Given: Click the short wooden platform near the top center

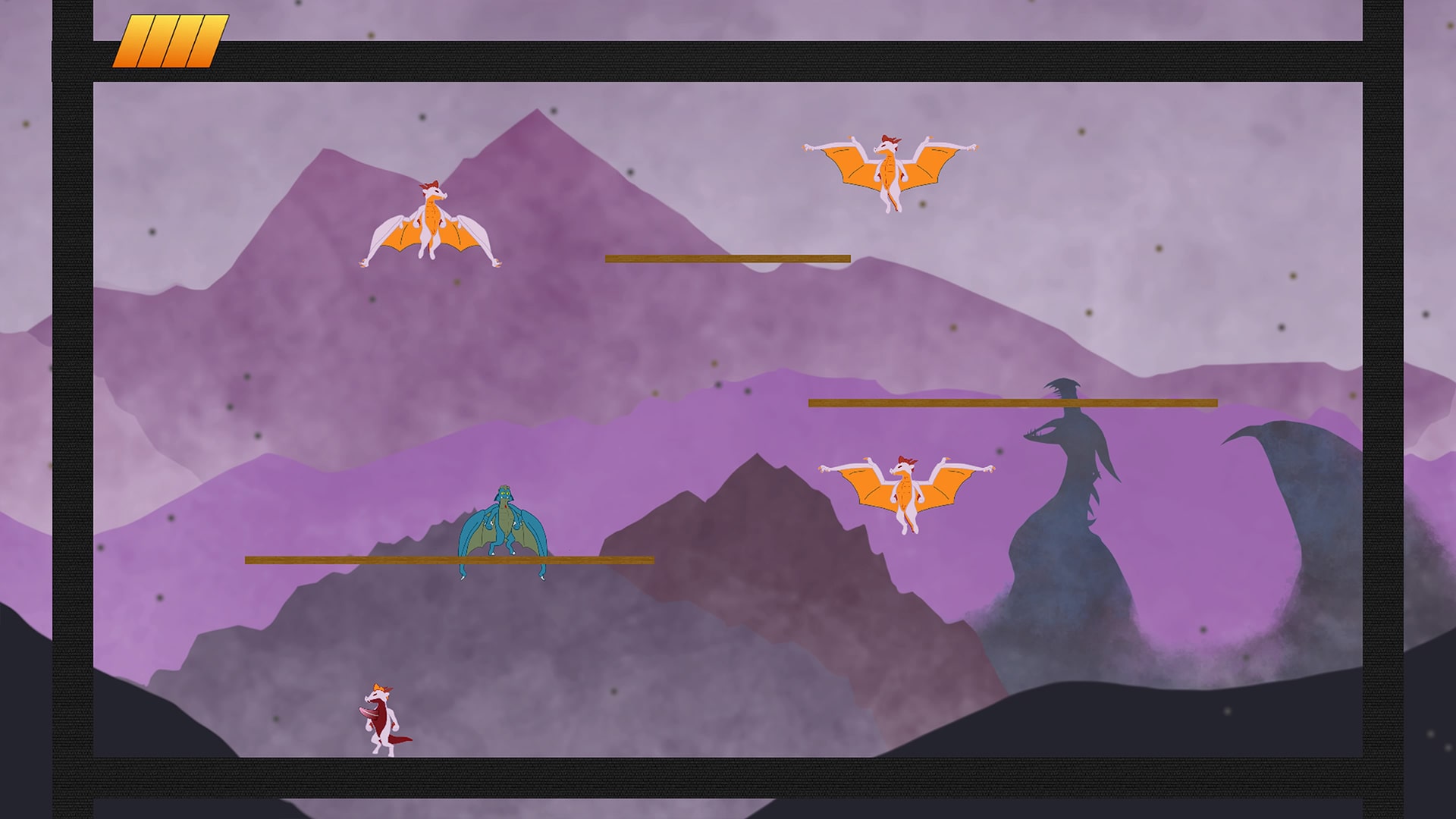Looking at the screenshot, I should click(726, 258).
